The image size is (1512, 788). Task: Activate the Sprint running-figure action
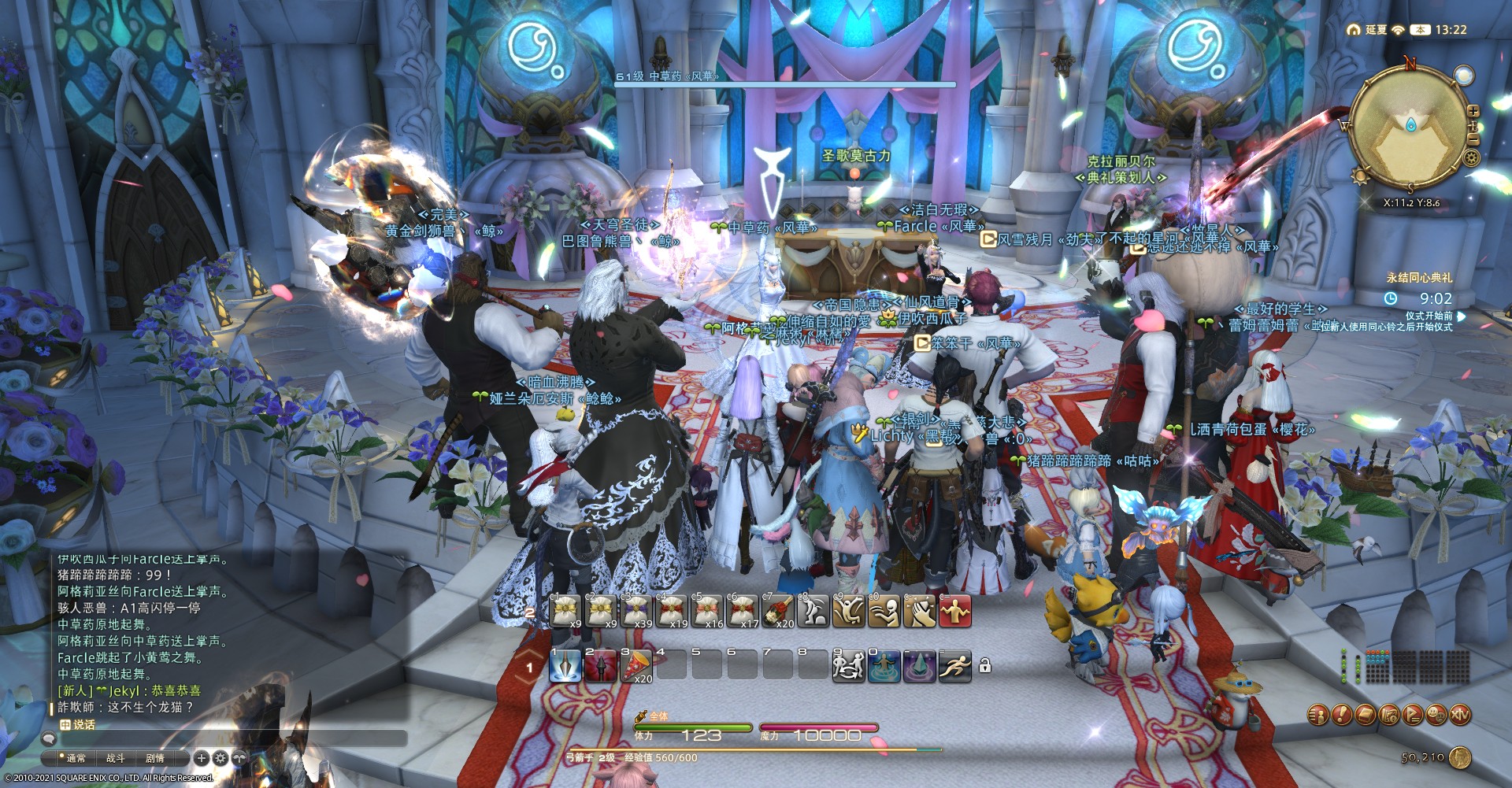coord(954,666)
